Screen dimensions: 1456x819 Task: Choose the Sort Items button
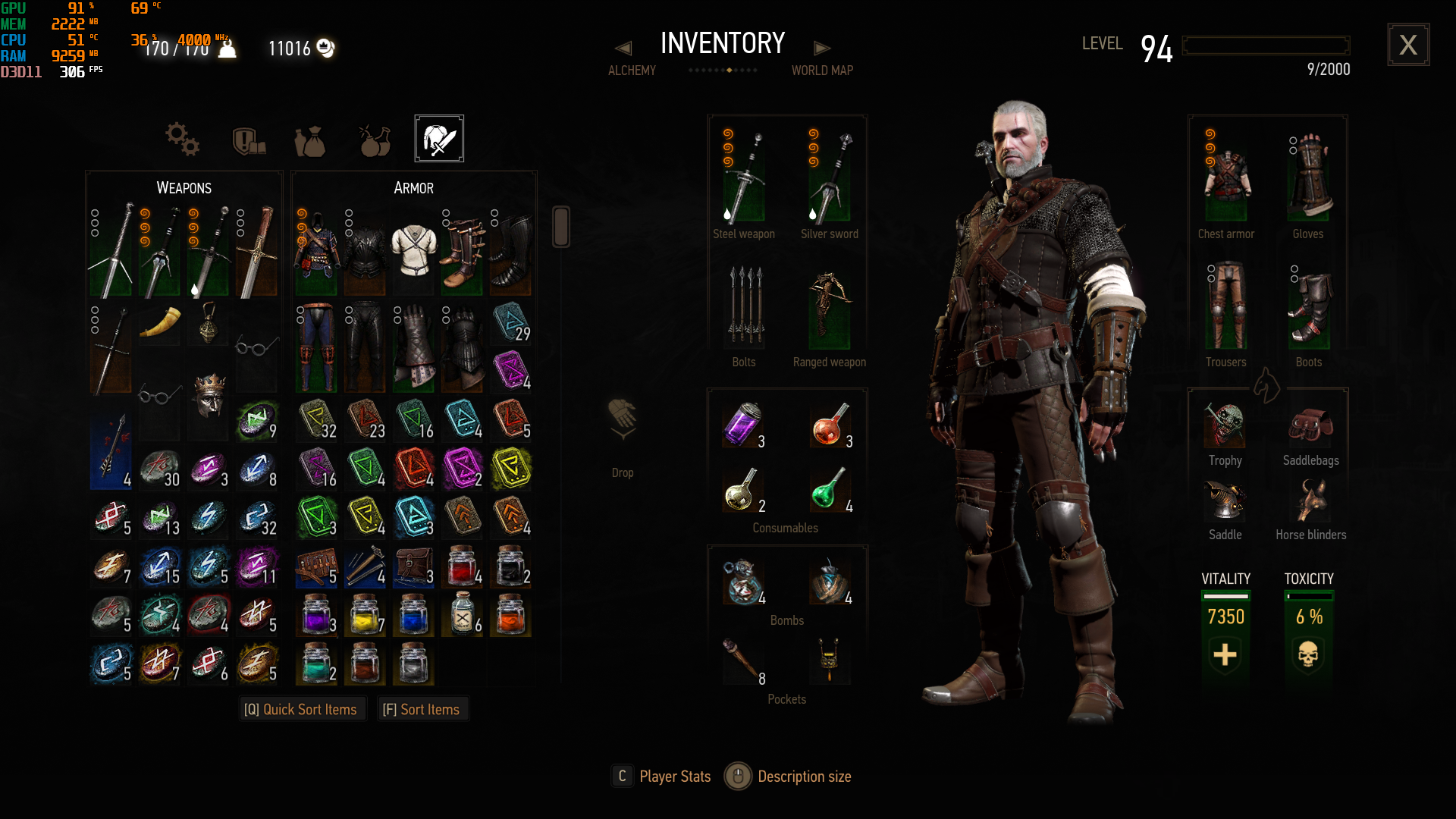click(422, 709)
